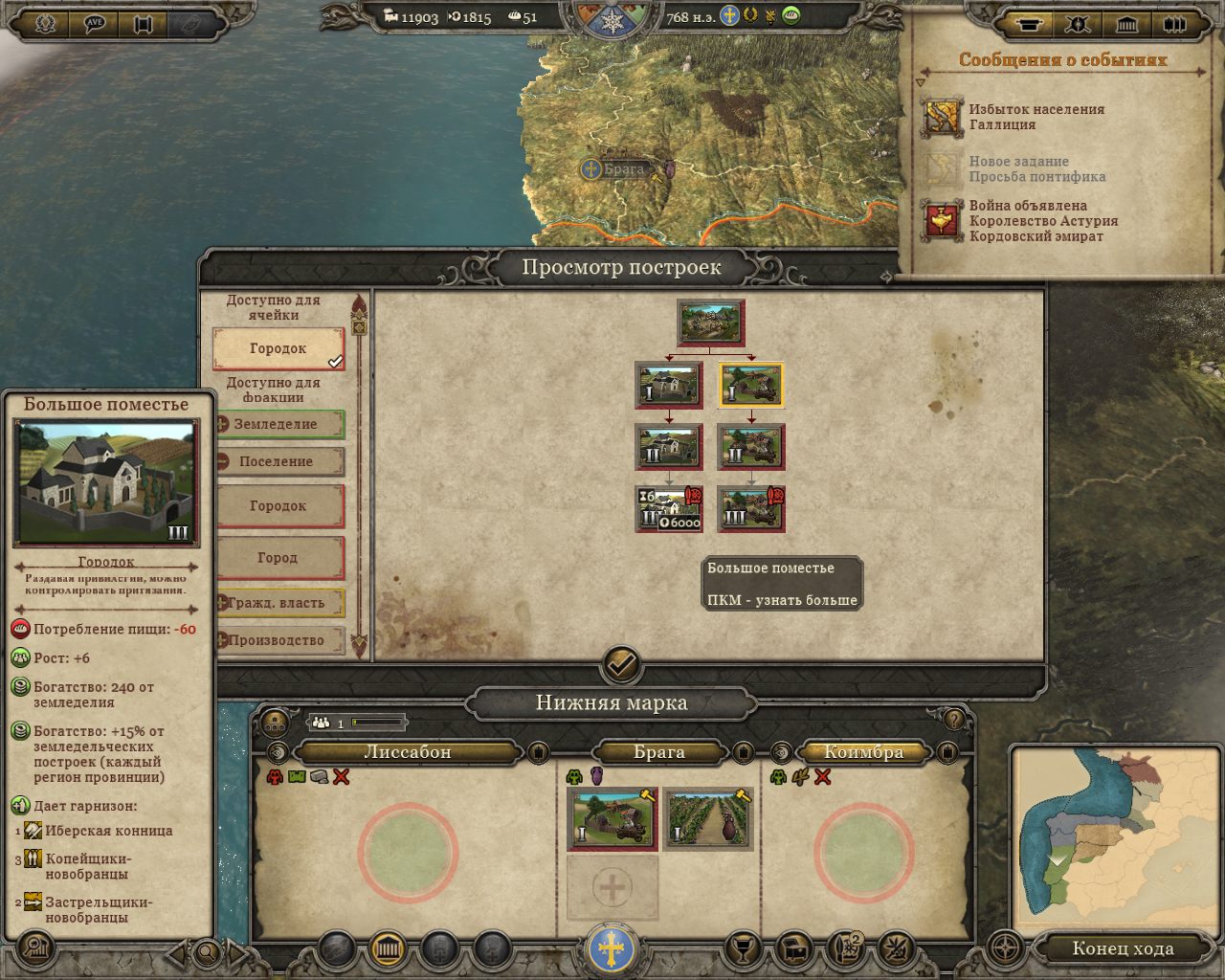Choose the "Город" building category

click(x=278, y=557)
